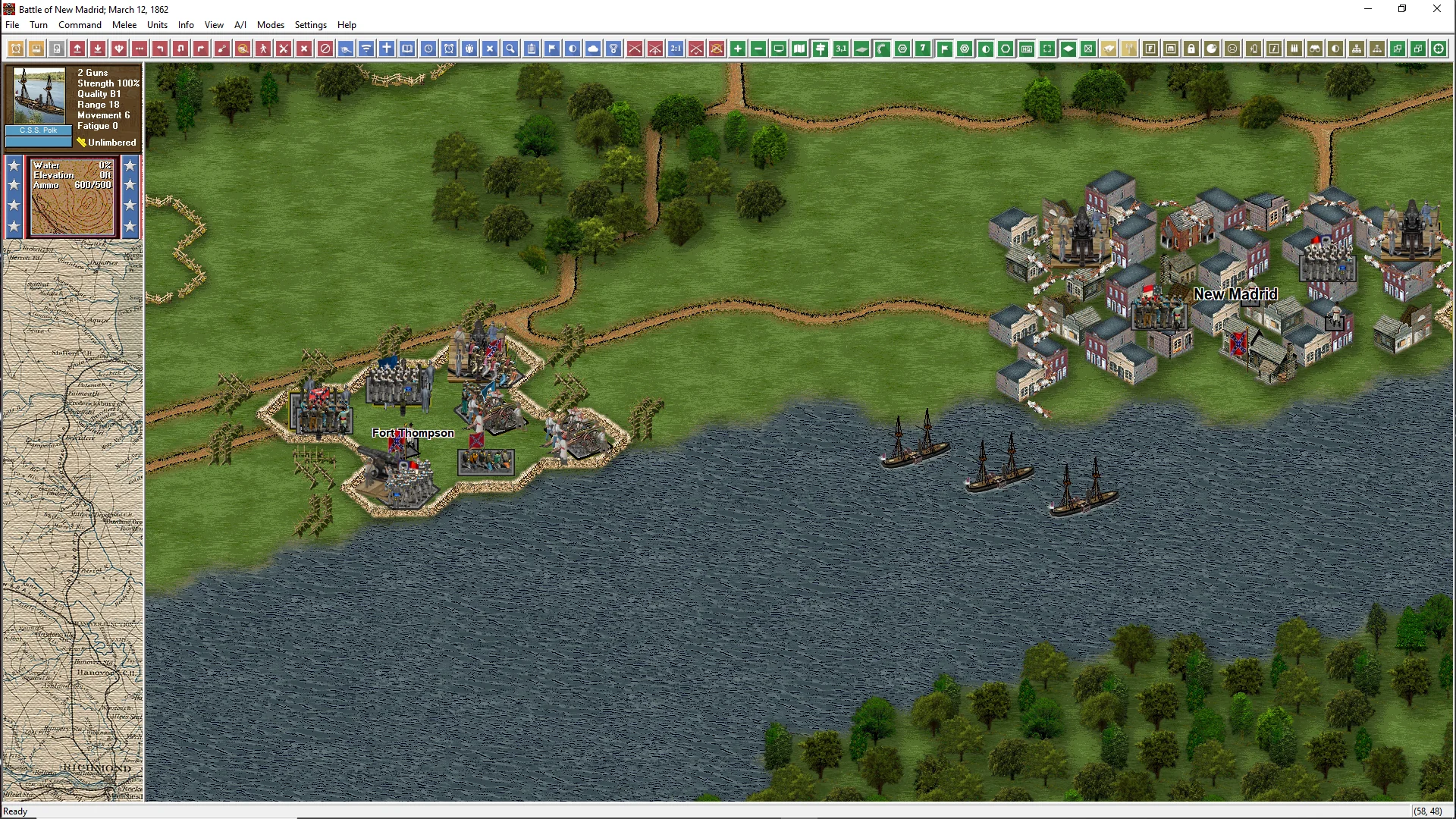Click the magnifying glass toolbar icon
The height and width of the screenshot is (819, 1456).
[510, 49]
